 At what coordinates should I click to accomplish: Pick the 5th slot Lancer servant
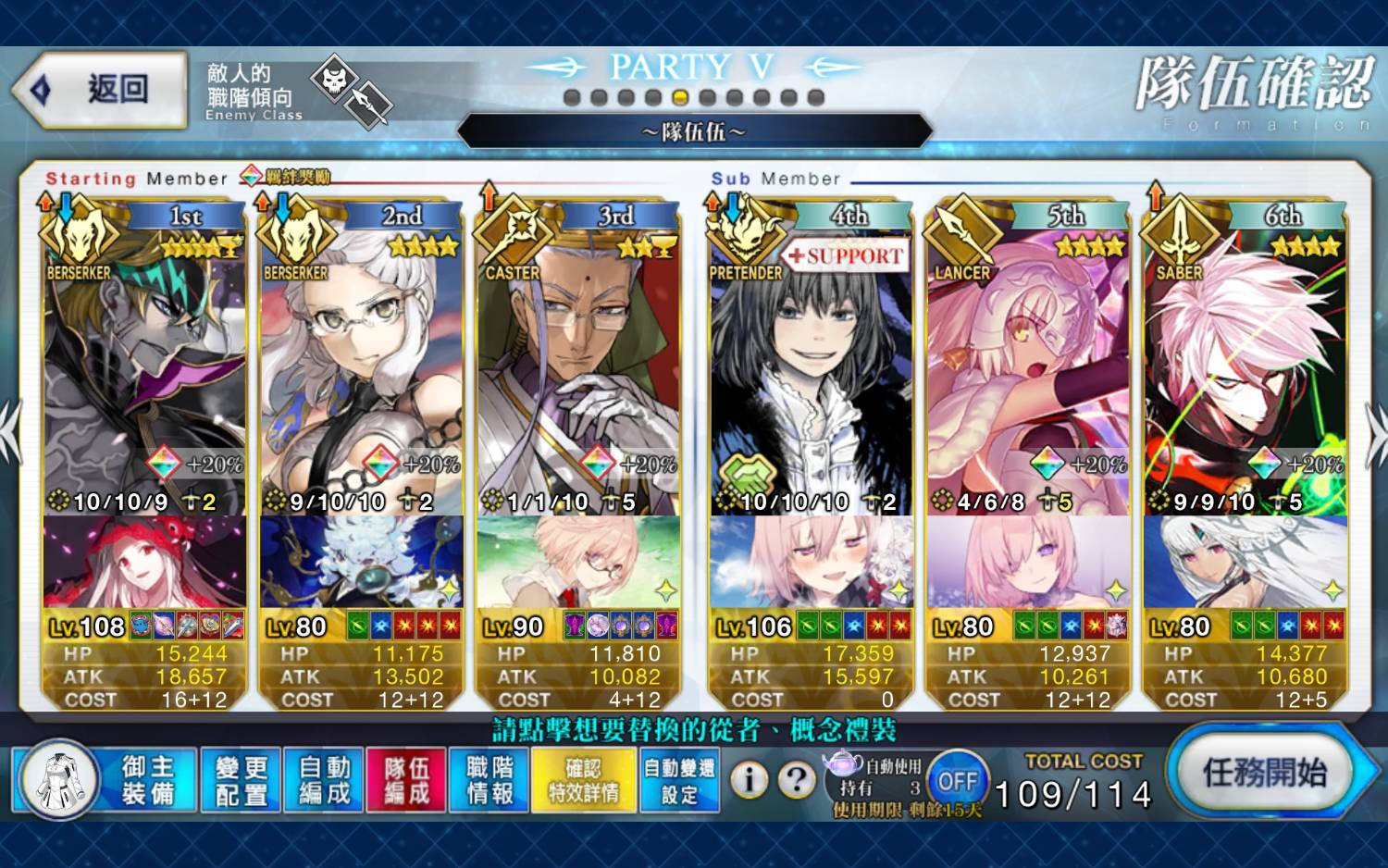(x=1028, y=370)
